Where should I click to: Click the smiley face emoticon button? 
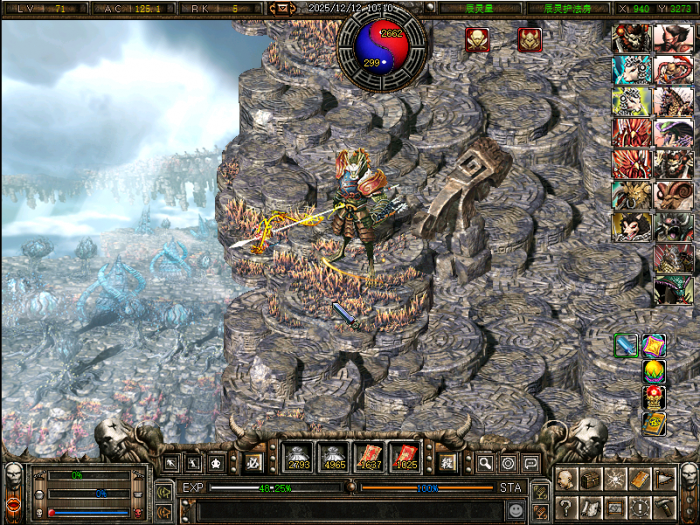coord(515,509)
